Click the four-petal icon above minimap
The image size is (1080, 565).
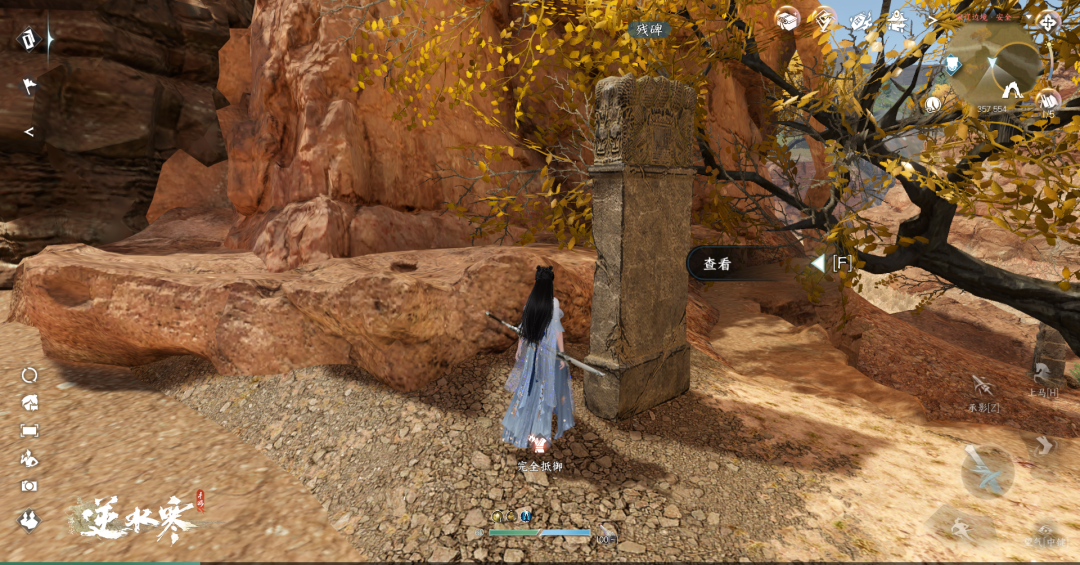pyautogui.click(x=1047, y=21)
